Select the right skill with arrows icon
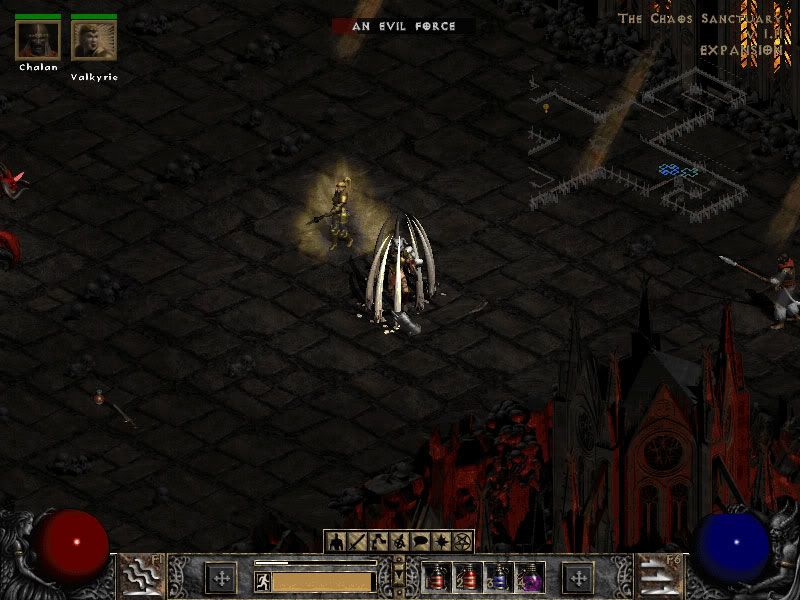This screenshot has width=800, height=600. tap(658, 576)
